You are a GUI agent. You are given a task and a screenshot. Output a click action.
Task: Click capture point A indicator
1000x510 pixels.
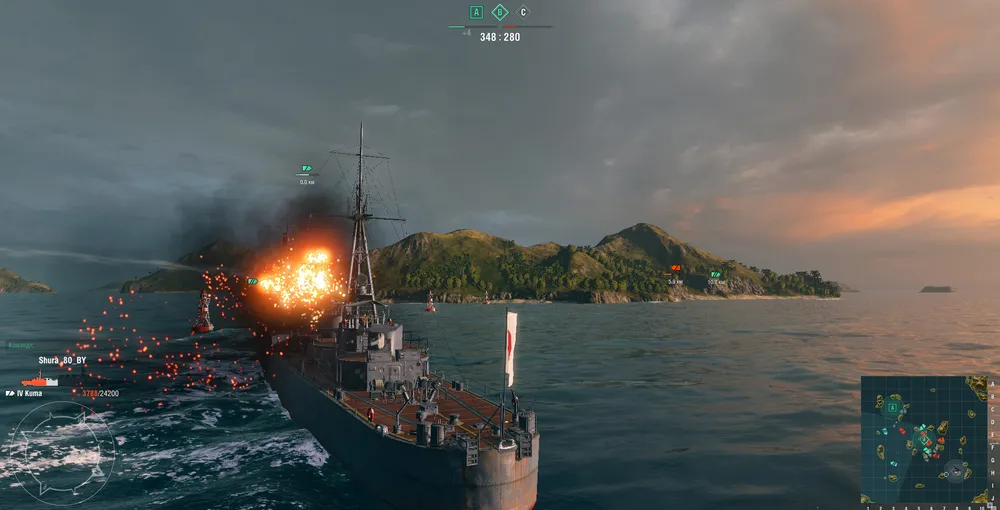[x=476, y=13]
